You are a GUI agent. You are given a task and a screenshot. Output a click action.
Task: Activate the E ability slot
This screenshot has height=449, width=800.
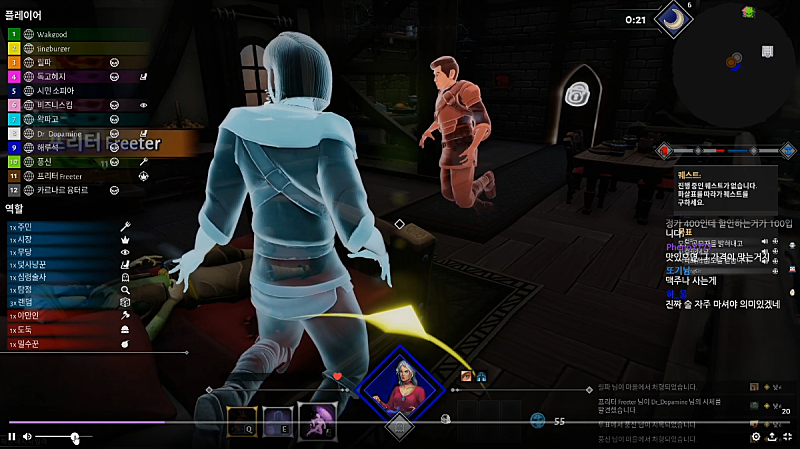pos(279,423)
